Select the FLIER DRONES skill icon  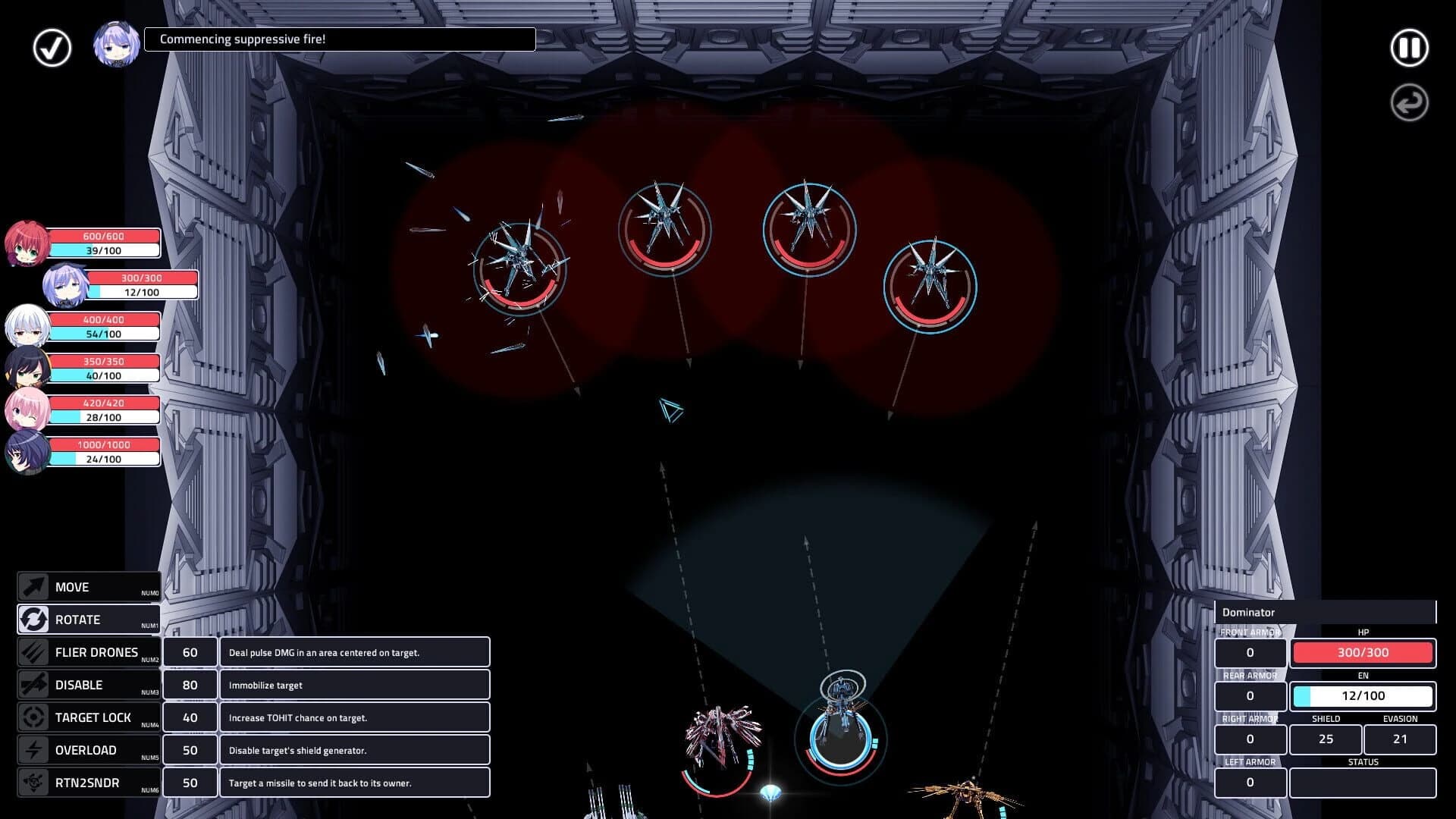[32, 651]
